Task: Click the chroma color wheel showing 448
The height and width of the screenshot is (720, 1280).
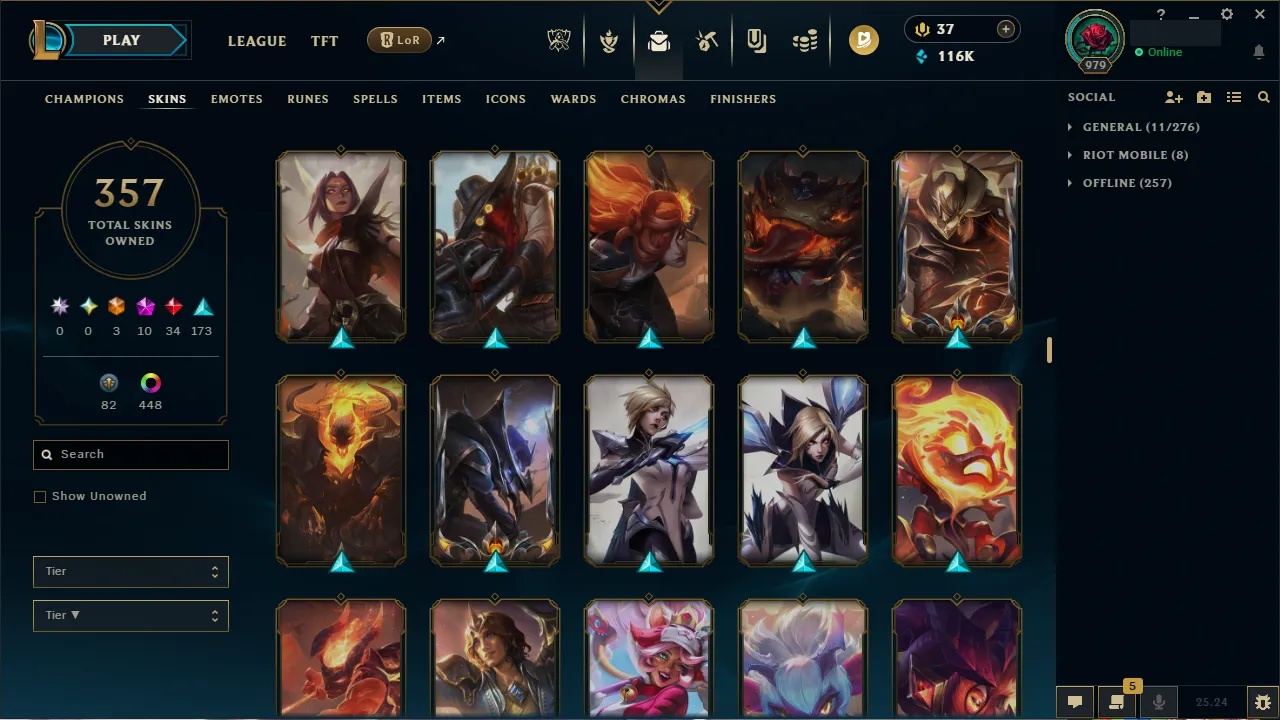Action: tap(150, 383)
